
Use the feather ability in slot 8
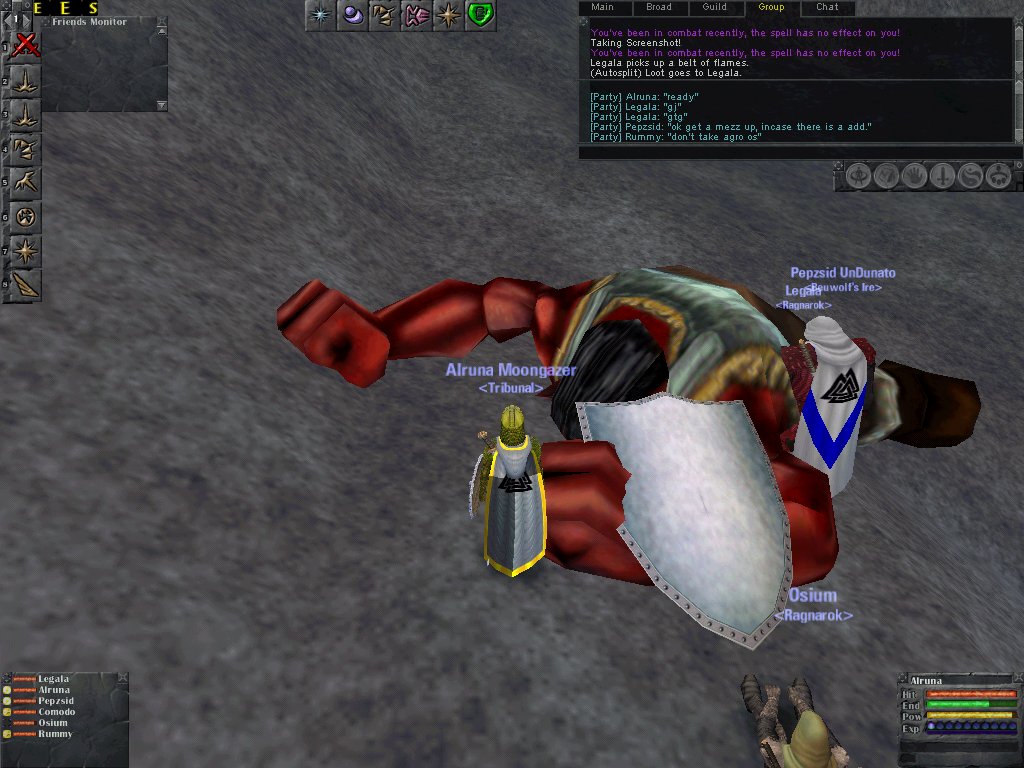coord(26,284)
